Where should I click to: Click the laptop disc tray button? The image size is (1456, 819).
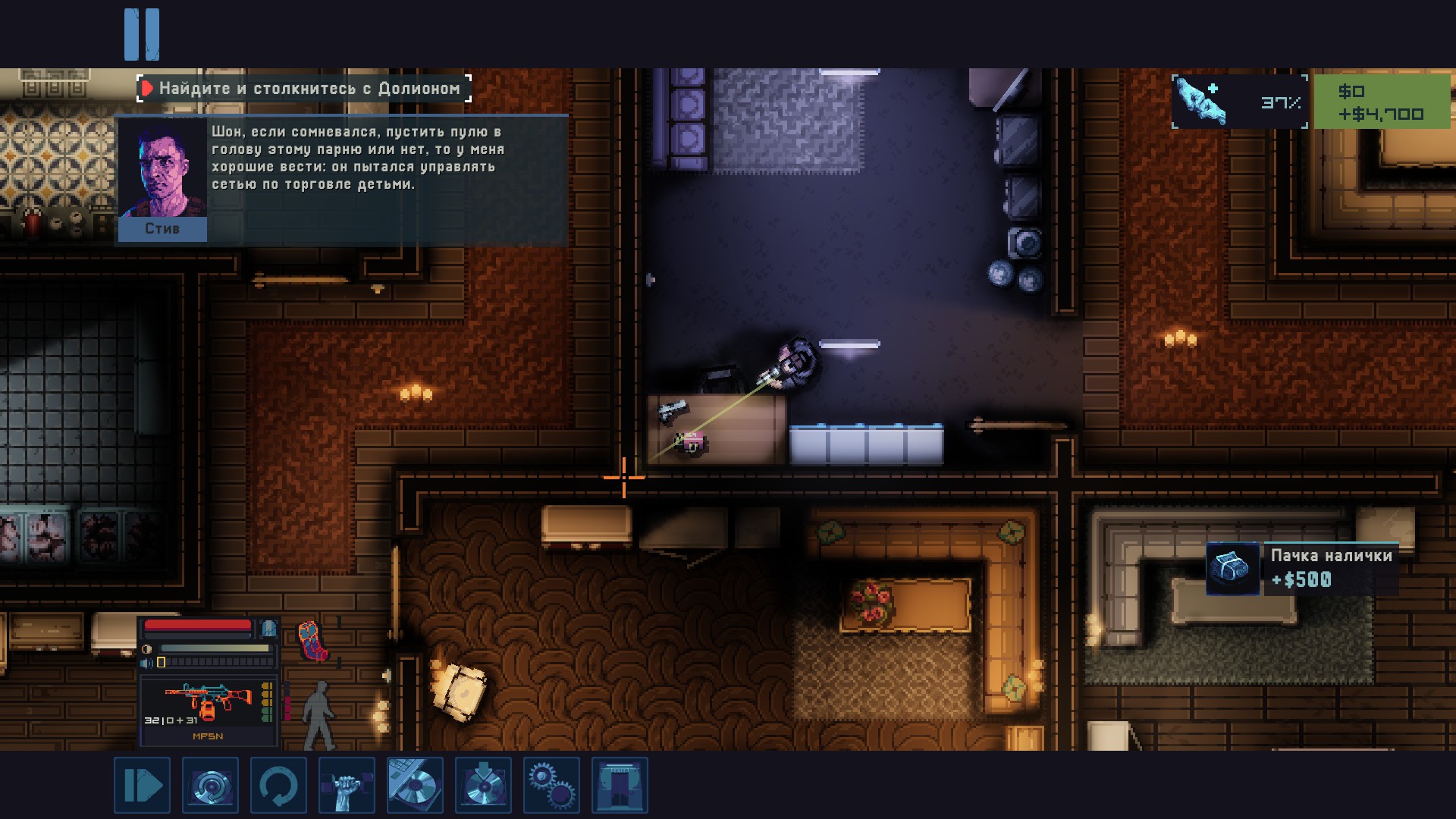pos(415,785)
